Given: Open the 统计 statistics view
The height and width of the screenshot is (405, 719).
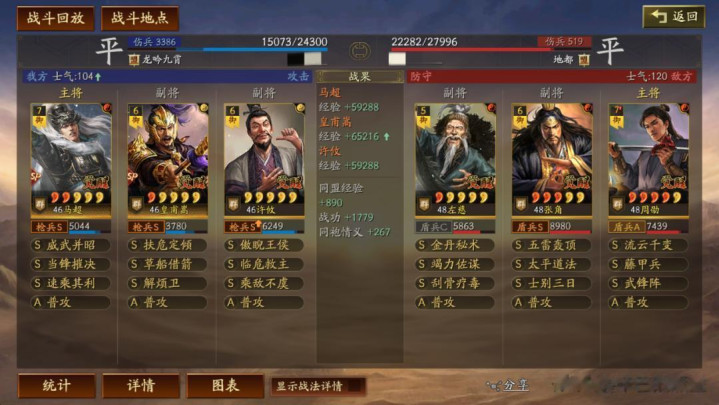Looking at the screenshot, I should pyautogui.click(x=56, y=385).
